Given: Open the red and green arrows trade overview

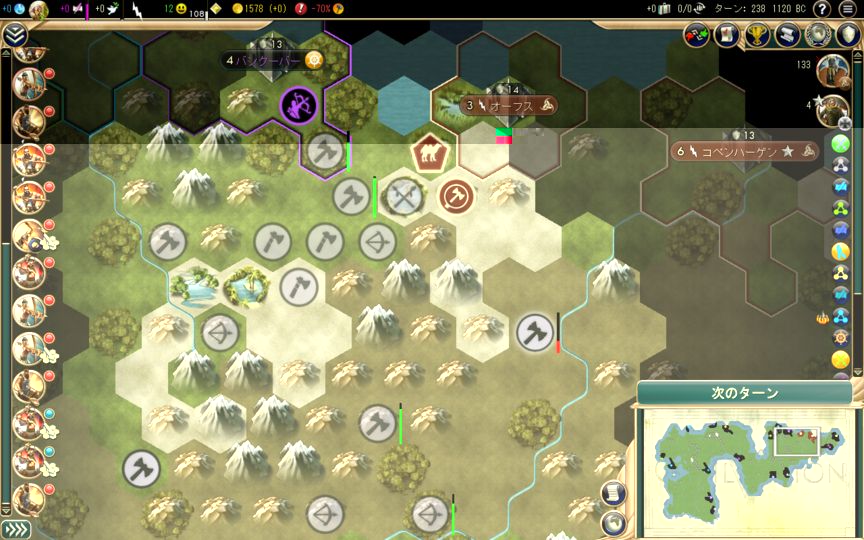Looking at the screenshot, I should [x=696, y=35].
